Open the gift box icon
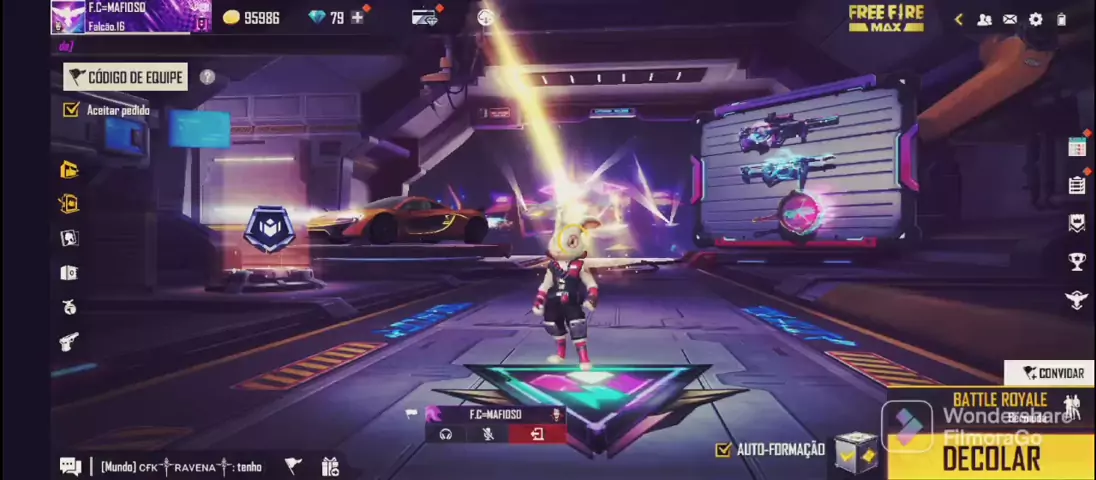 coord(330,466)
